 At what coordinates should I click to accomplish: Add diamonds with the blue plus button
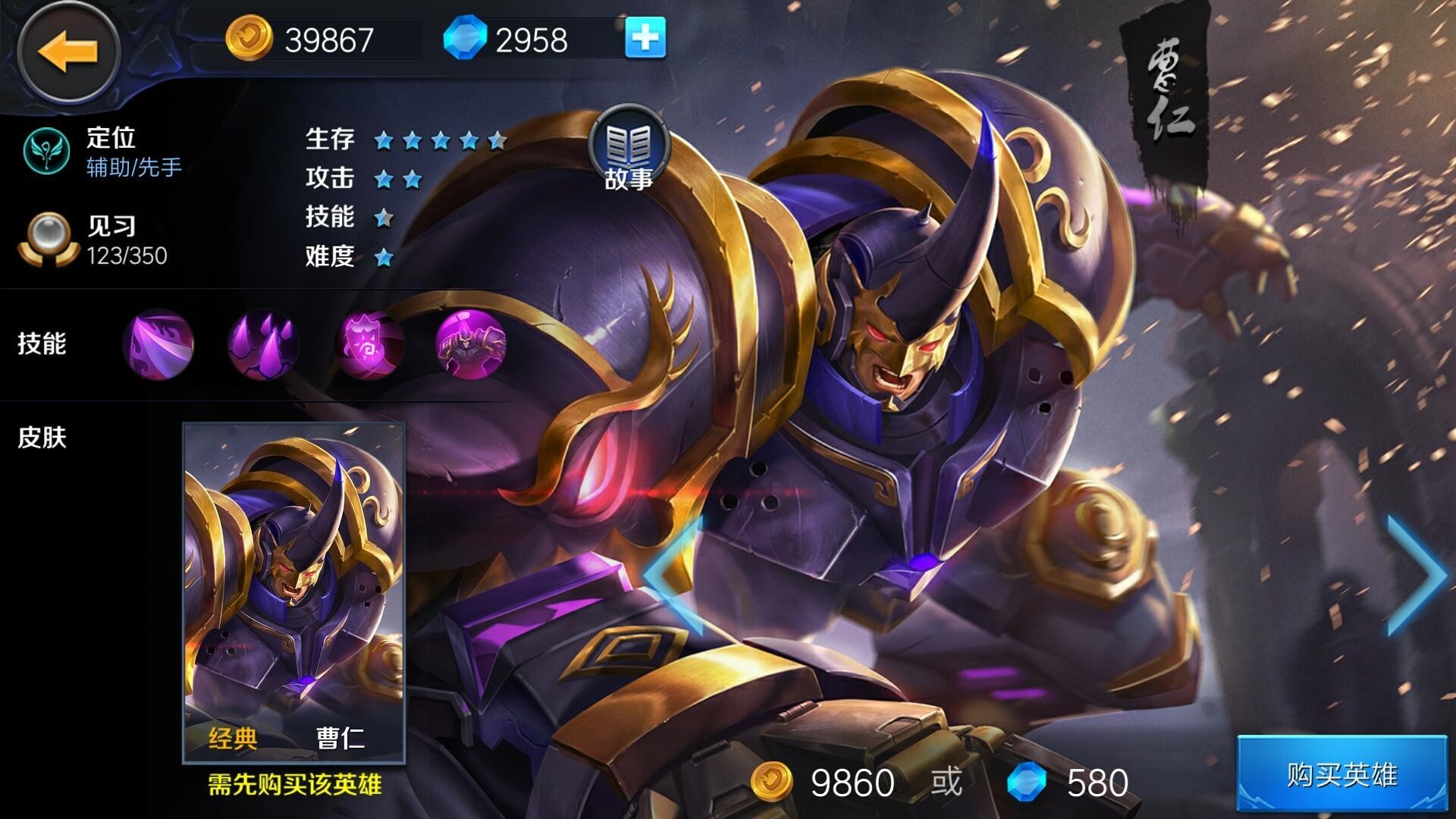(645, 38)
